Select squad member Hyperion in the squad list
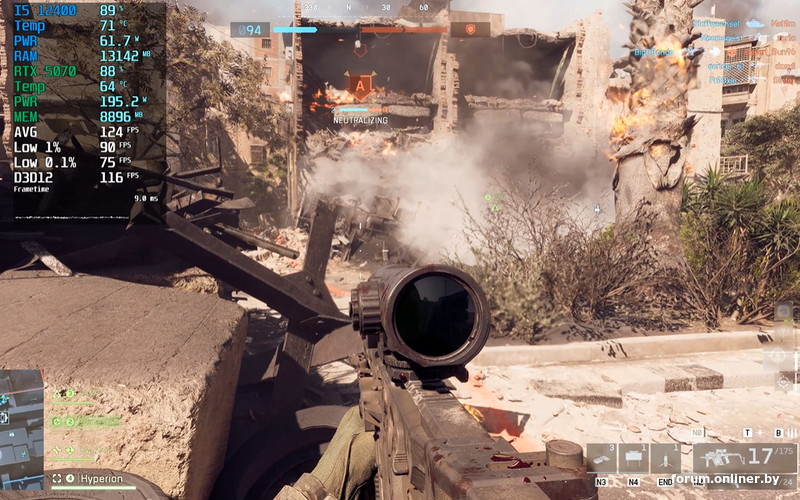The height and width of the screenshot is (500, 800). point(101,479)
